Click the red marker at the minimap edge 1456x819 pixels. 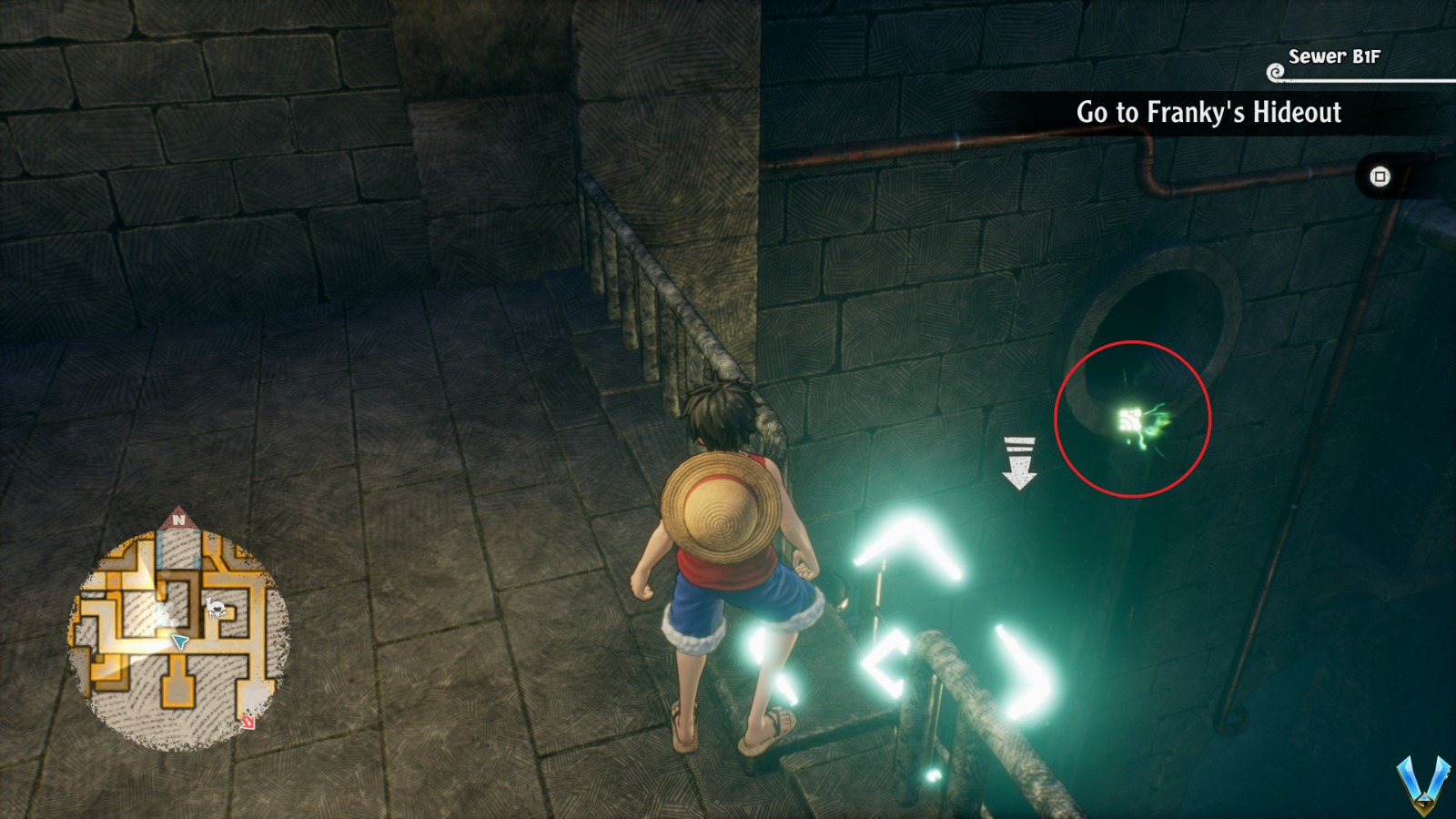[248, 723]
